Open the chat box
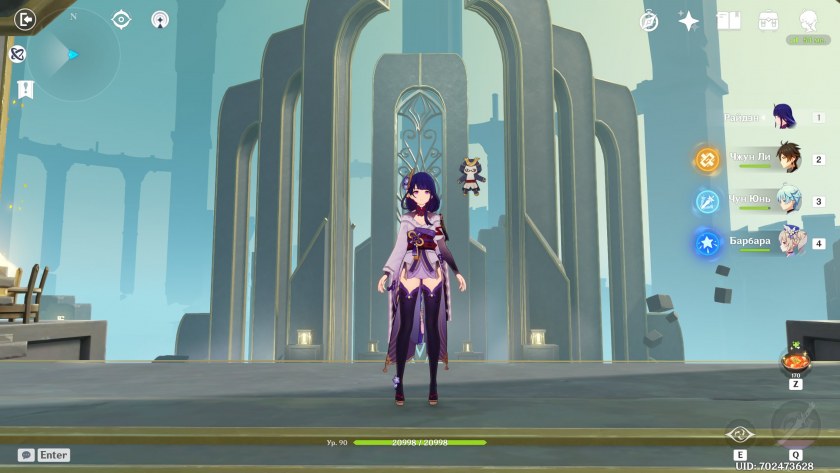840x473 pixels. 44,455
